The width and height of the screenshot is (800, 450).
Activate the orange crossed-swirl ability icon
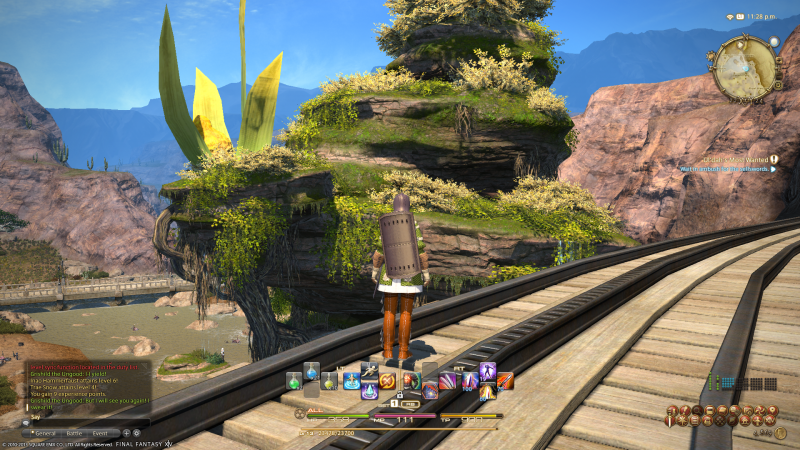click(388, 381)
